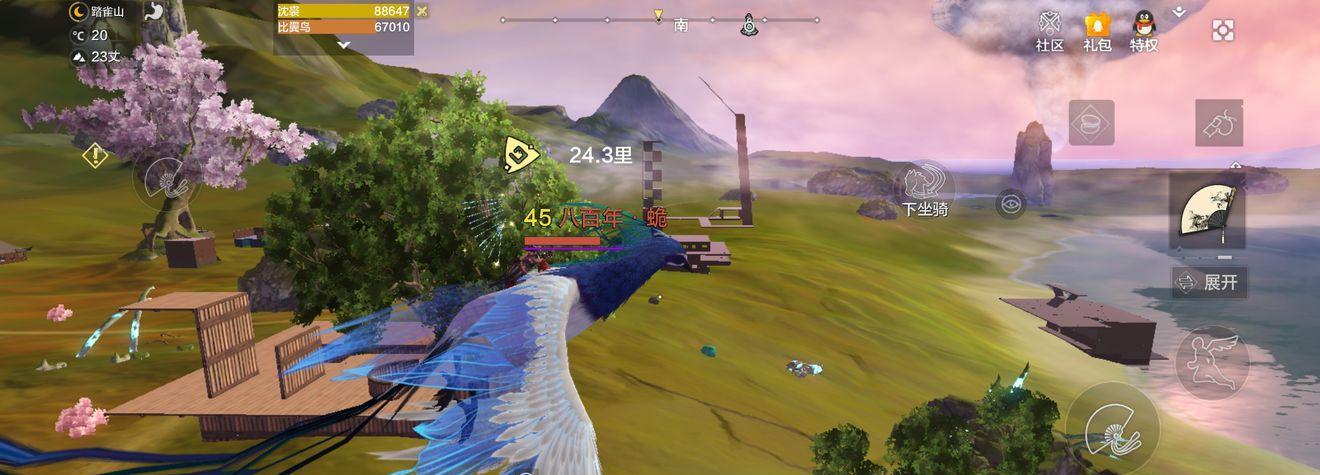The image size is (1320, 475).
Task: Open the 特权 penguin privileges icon
Action: click(1144, 31)
